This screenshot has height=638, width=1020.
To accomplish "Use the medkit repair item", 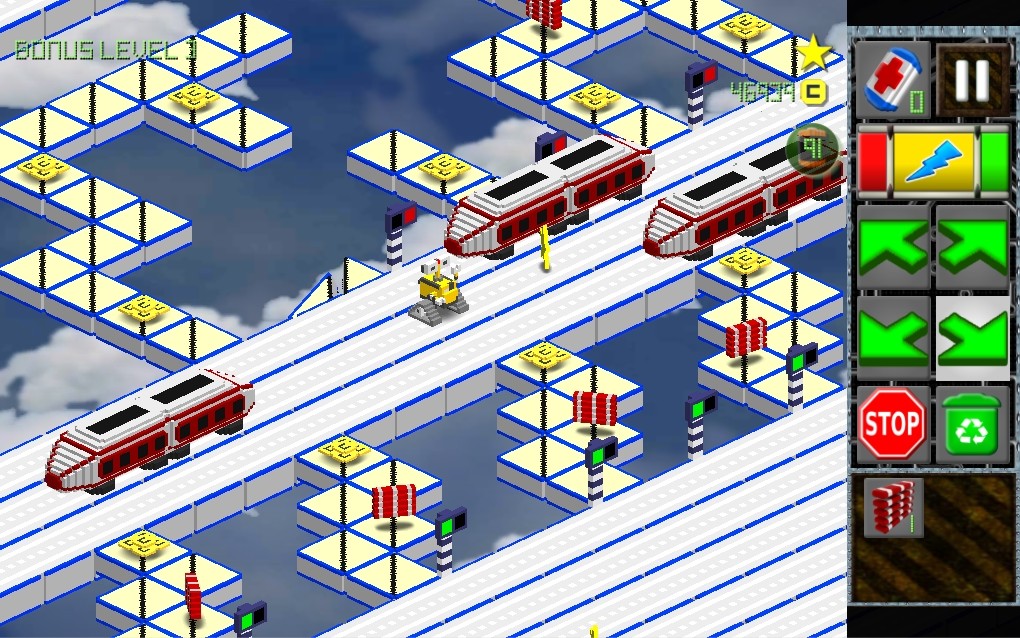I will tap(893, 80).
